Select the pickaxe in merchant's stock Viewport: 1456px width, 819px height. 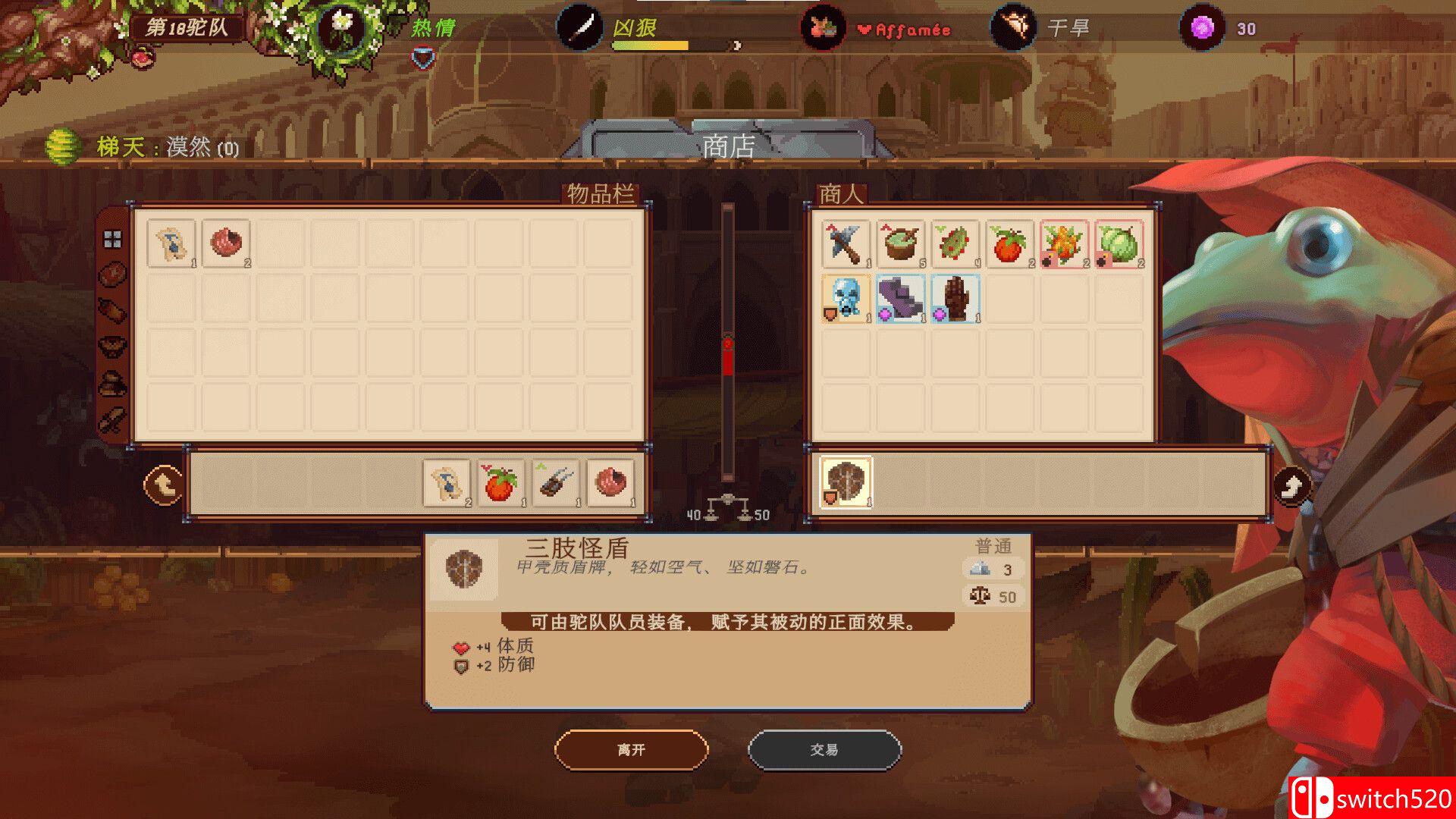click(x=846, y=244)
